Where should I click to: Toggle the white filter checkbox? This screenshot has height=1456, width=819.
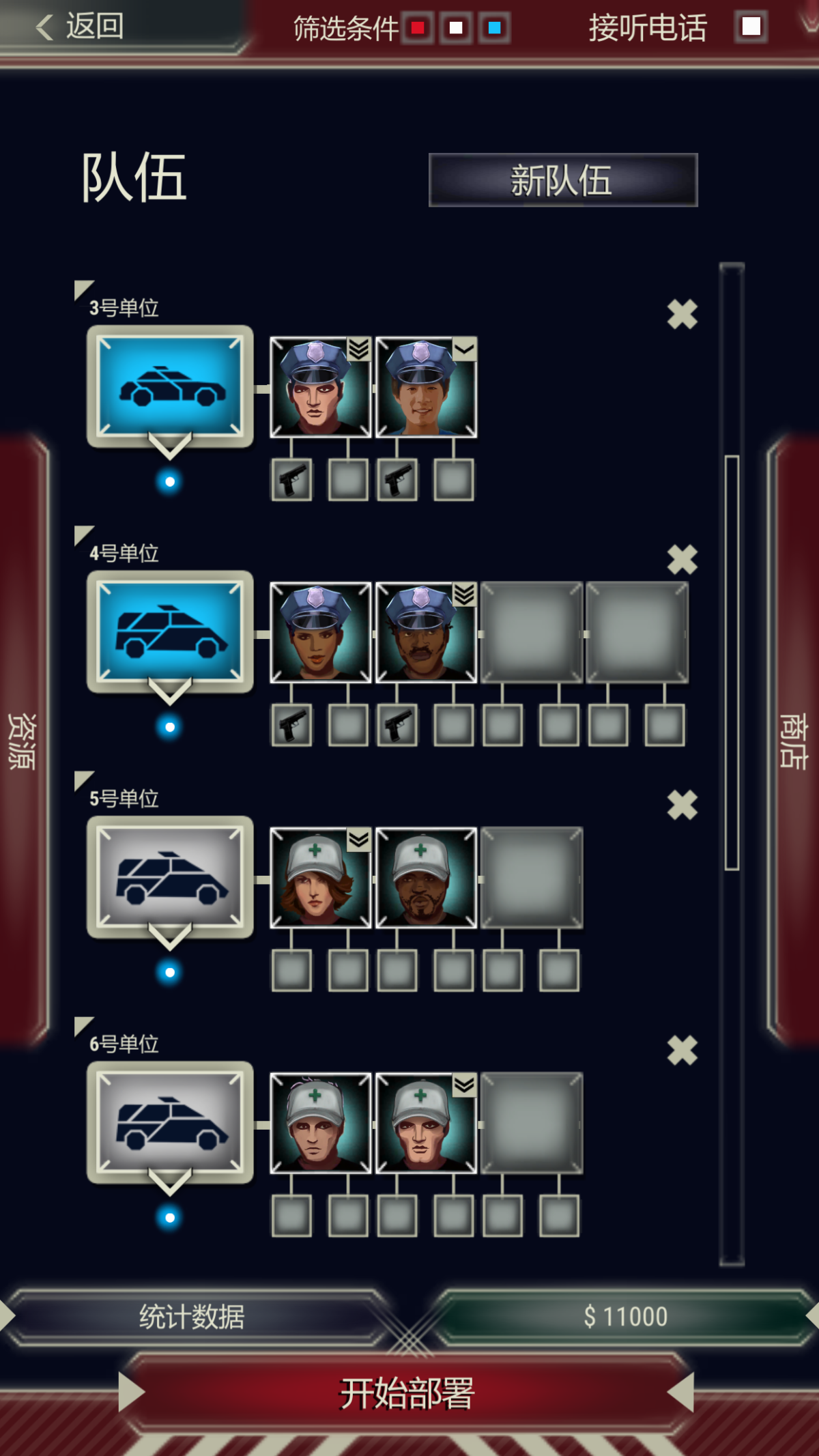[456, 28]
